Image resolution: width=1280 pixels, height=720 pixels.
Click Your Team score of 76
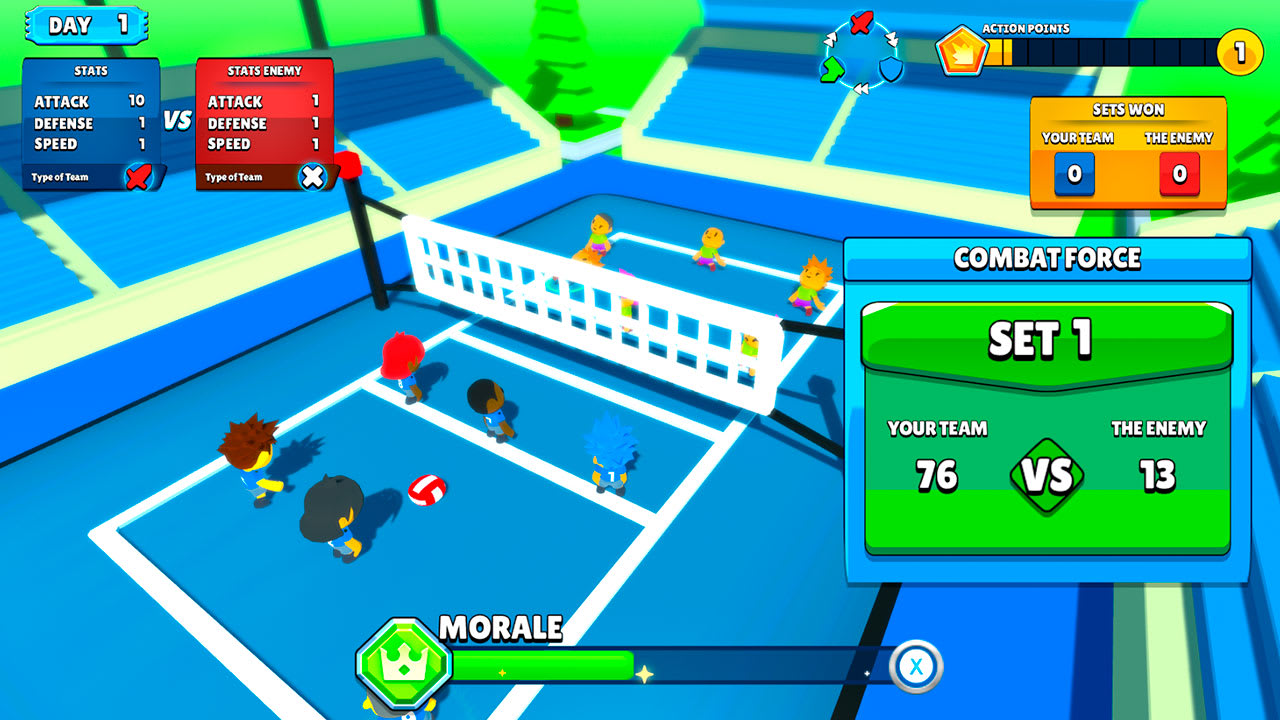(x=938, y=471)
